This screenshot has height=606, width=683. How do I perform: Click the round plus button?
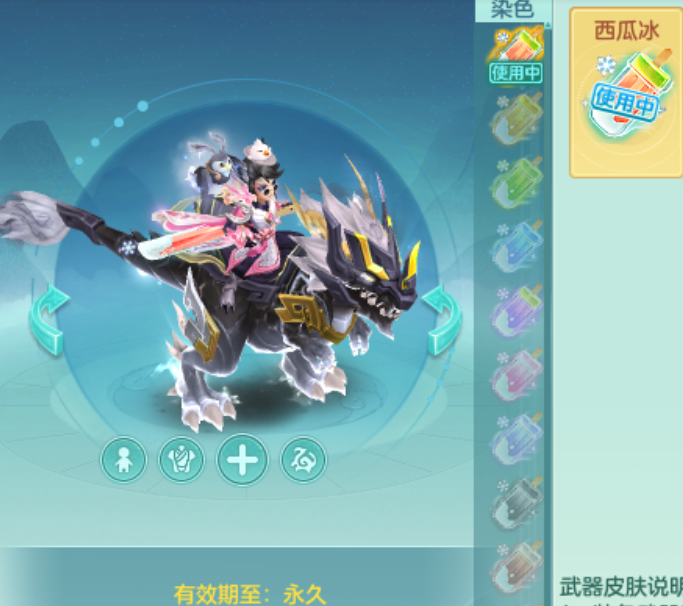point(242,460)
